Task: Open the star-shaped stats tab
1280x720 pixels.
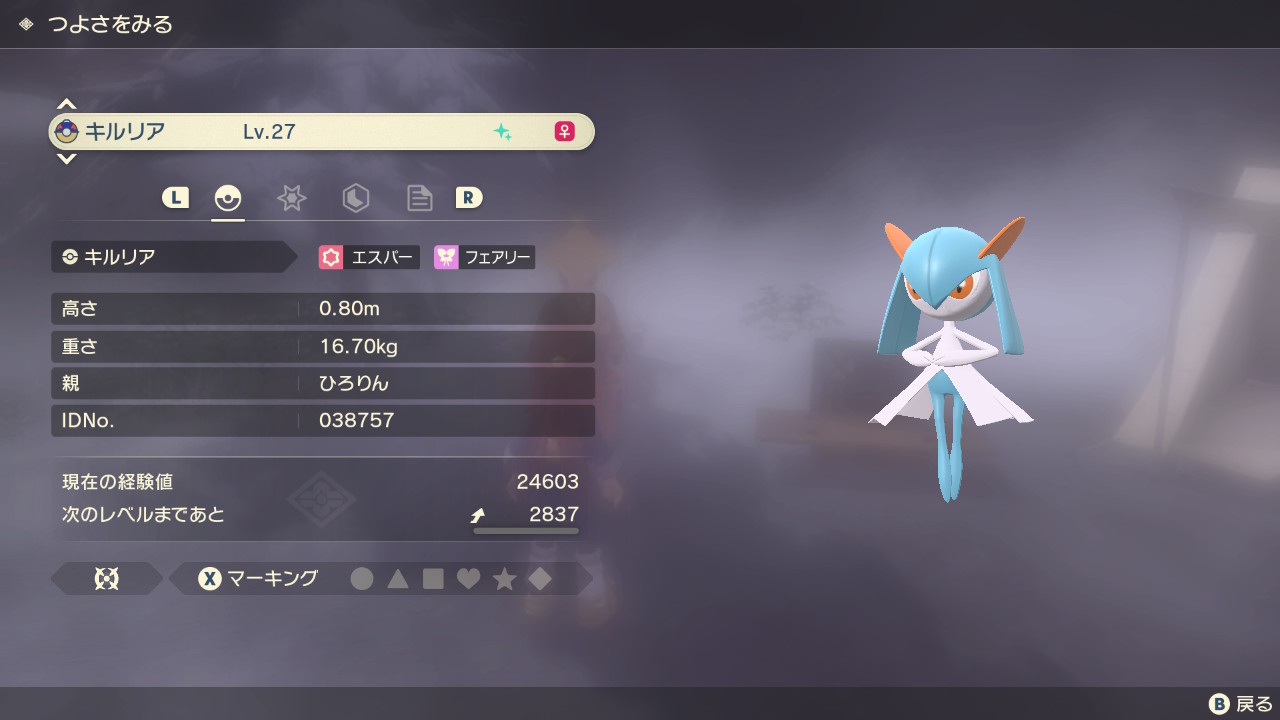Action: tap(291, 198)
